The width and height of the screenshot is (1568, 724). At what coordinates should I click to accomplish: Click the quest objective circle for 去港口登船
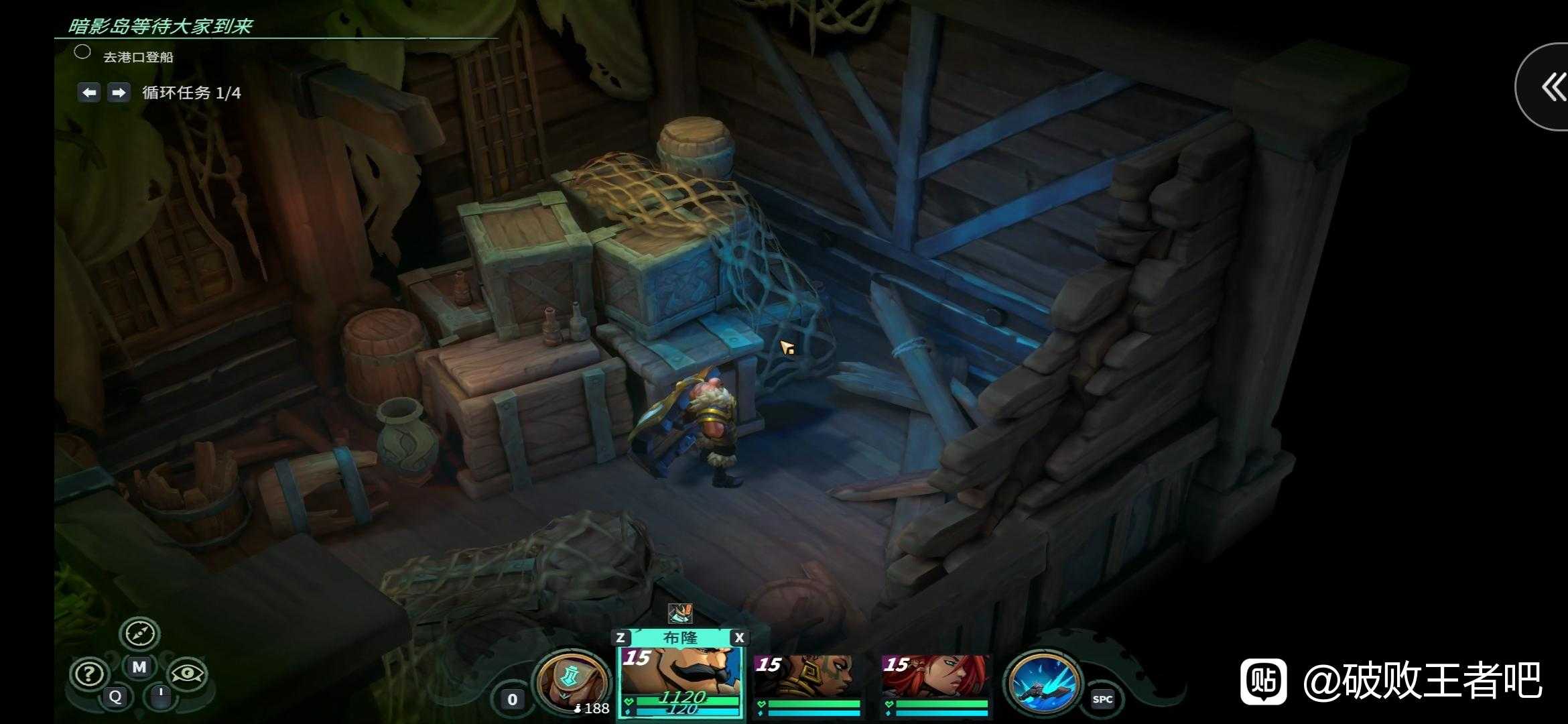click(82, 52)
